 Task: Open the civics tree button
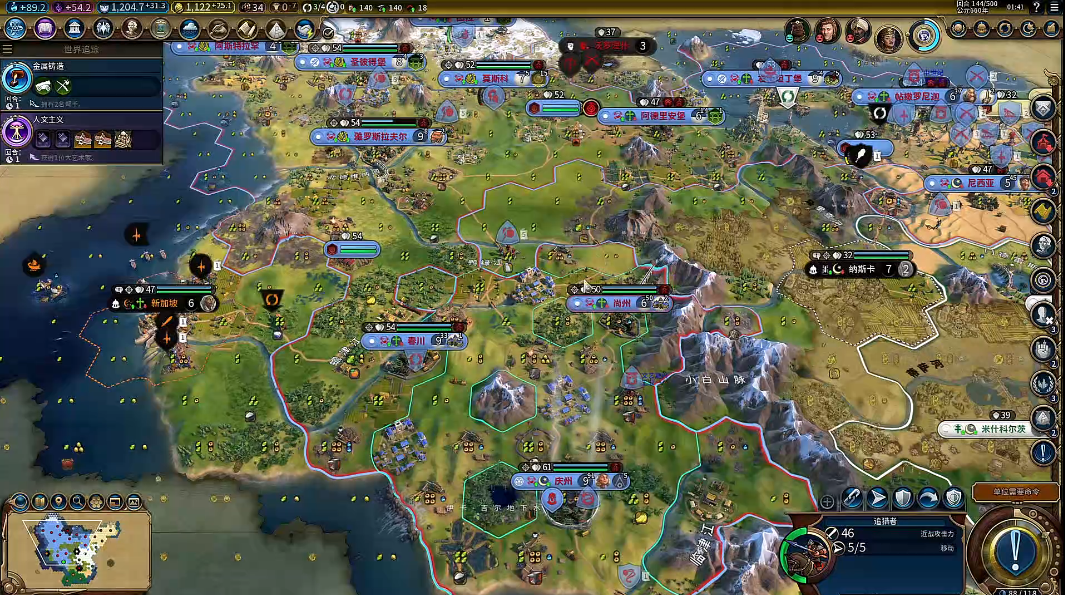(x=44, y=29)
